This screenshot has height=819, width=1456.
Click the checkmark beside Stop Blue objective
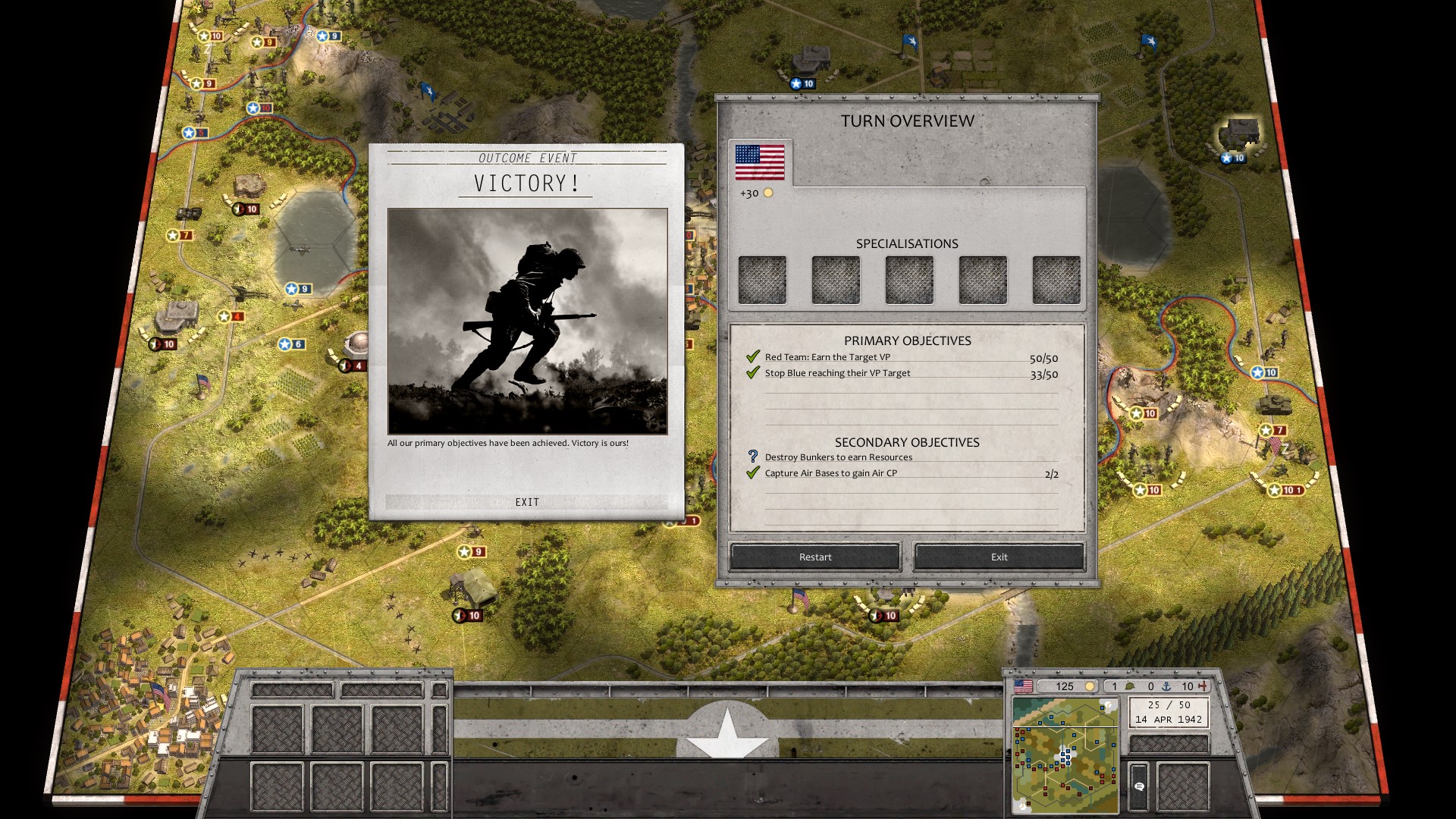[x=752, y=372]
